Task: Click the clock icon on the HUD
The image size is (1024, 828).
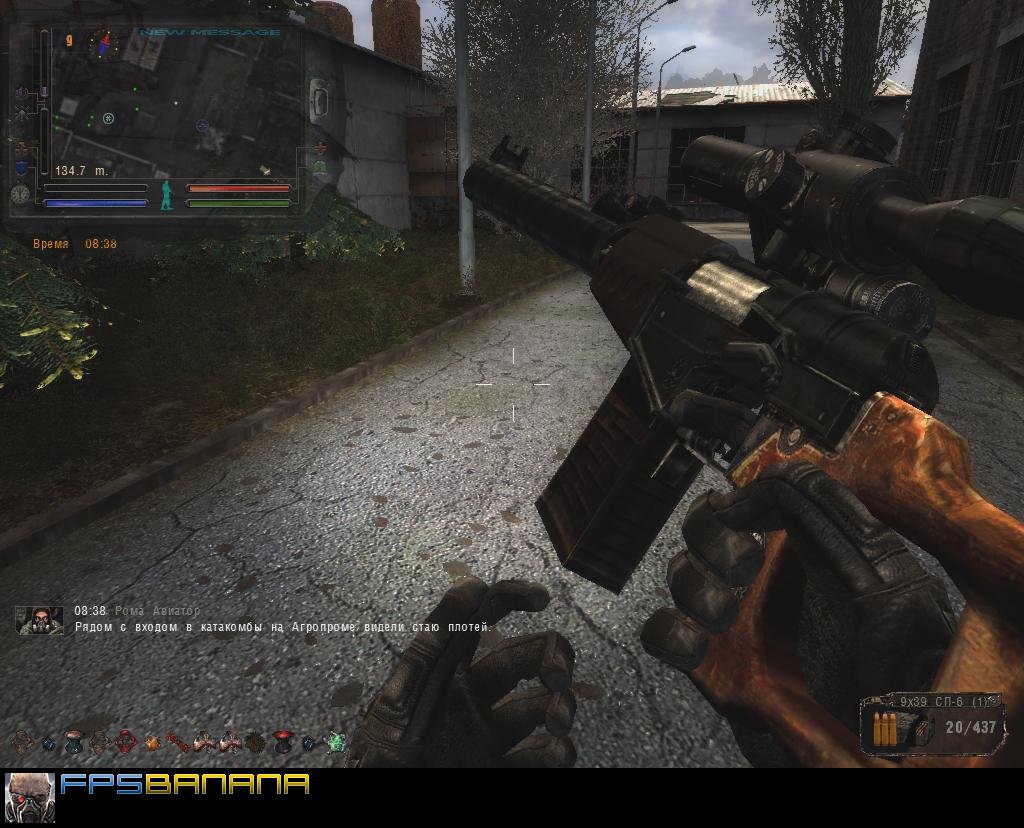Action: 20,194
